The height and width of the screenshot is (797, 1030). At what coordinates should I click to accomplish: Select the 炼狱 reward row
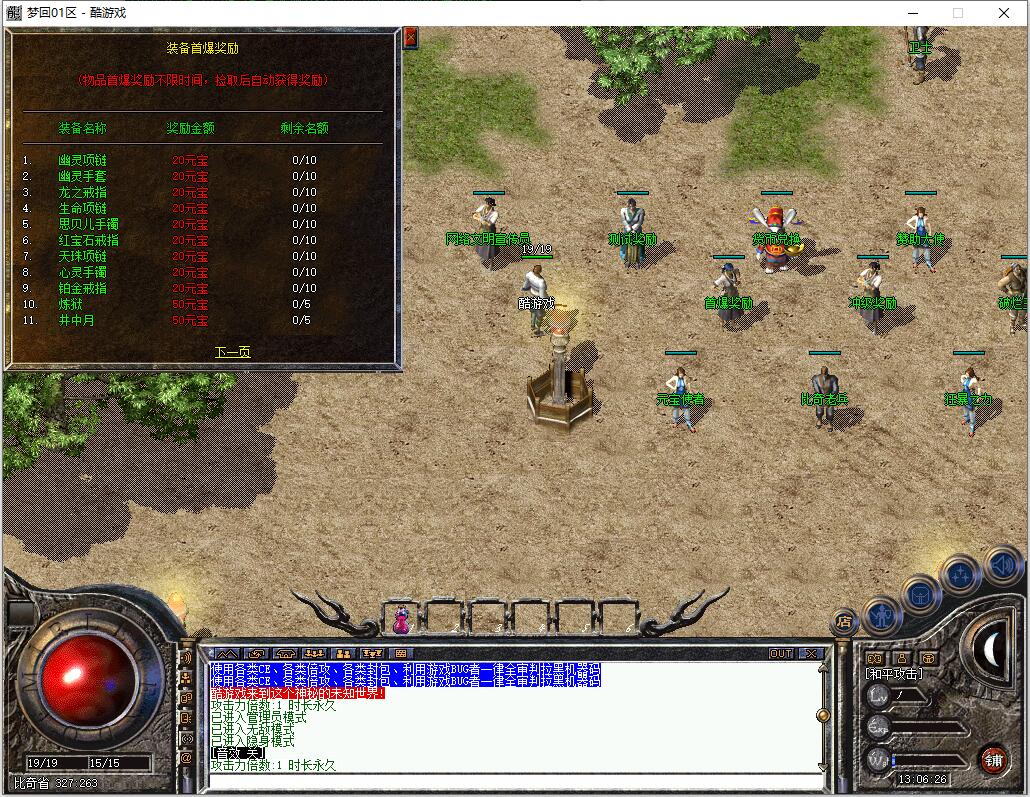[70, 304]
